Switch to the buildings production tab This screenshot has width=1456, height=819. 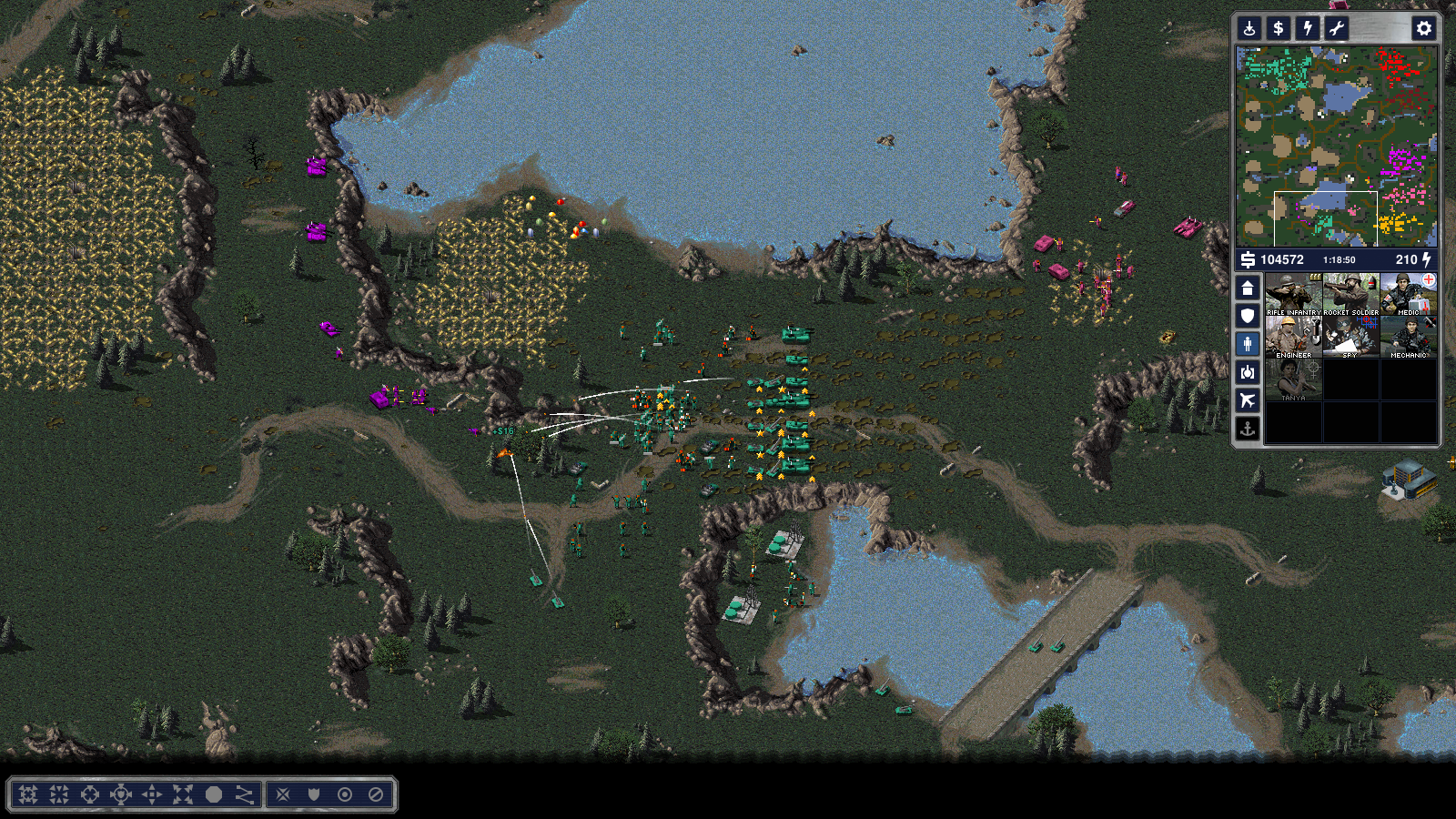click(x=1248, y=288)
